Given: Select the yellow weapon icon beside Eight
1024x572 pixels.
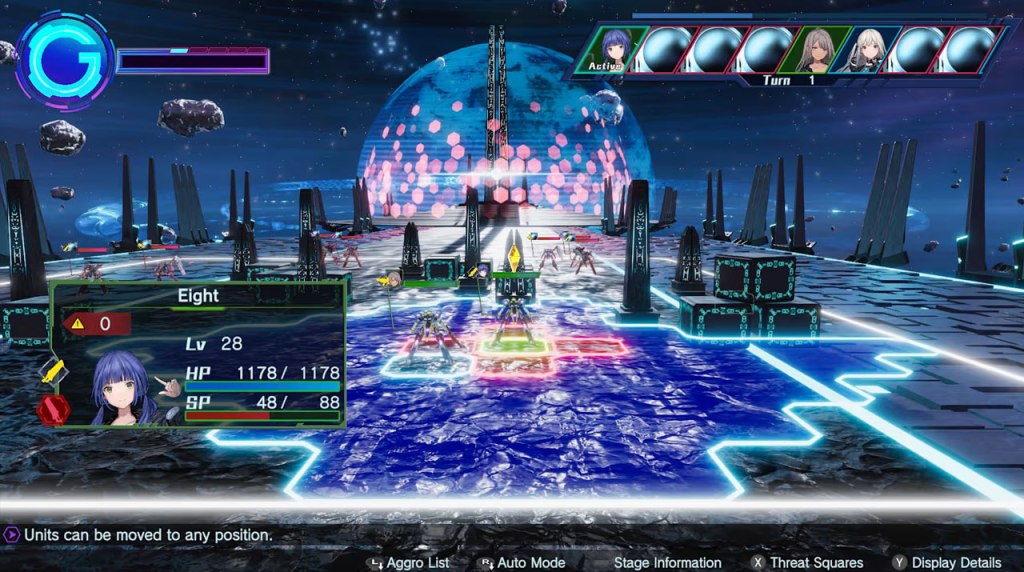Looking at the screenshot, I should click(x=53, y=376).
